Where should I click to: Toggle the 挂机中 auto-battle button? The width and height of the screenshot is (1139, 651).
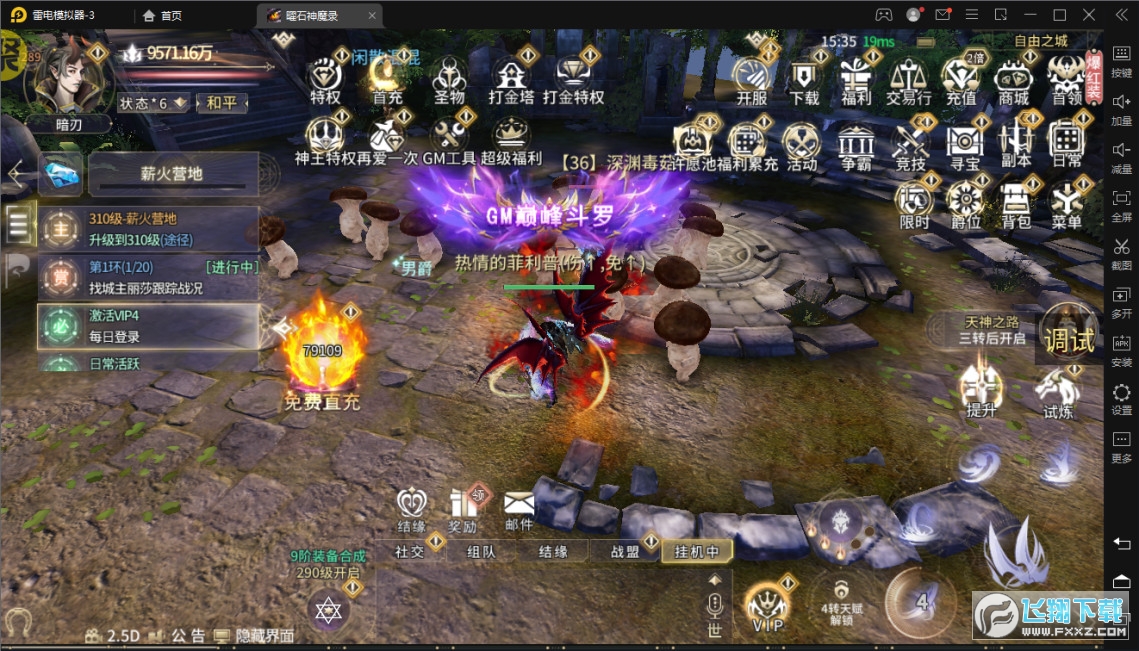(x=697, y=551)
